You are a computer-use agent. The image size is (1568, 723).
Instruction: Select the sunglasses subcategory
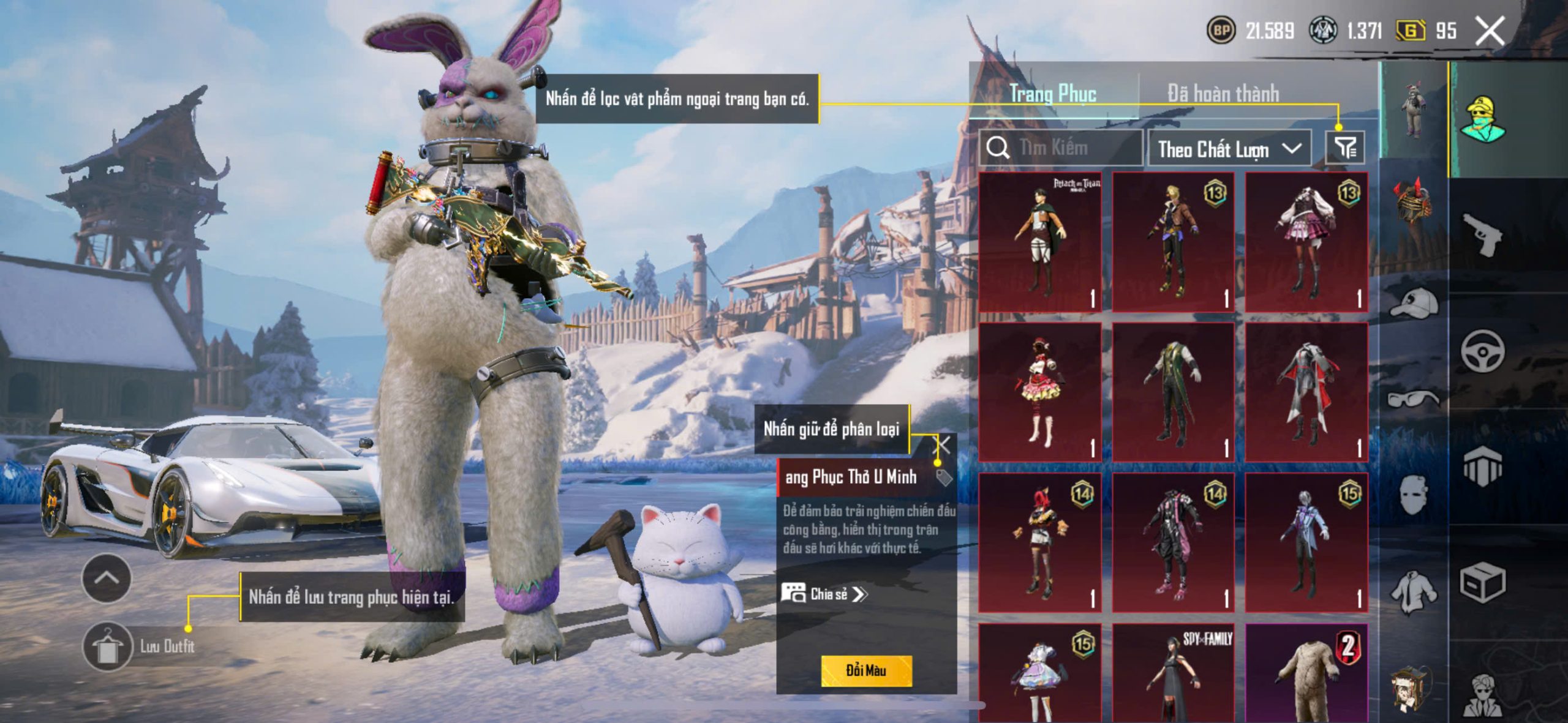click(1414, 399)
